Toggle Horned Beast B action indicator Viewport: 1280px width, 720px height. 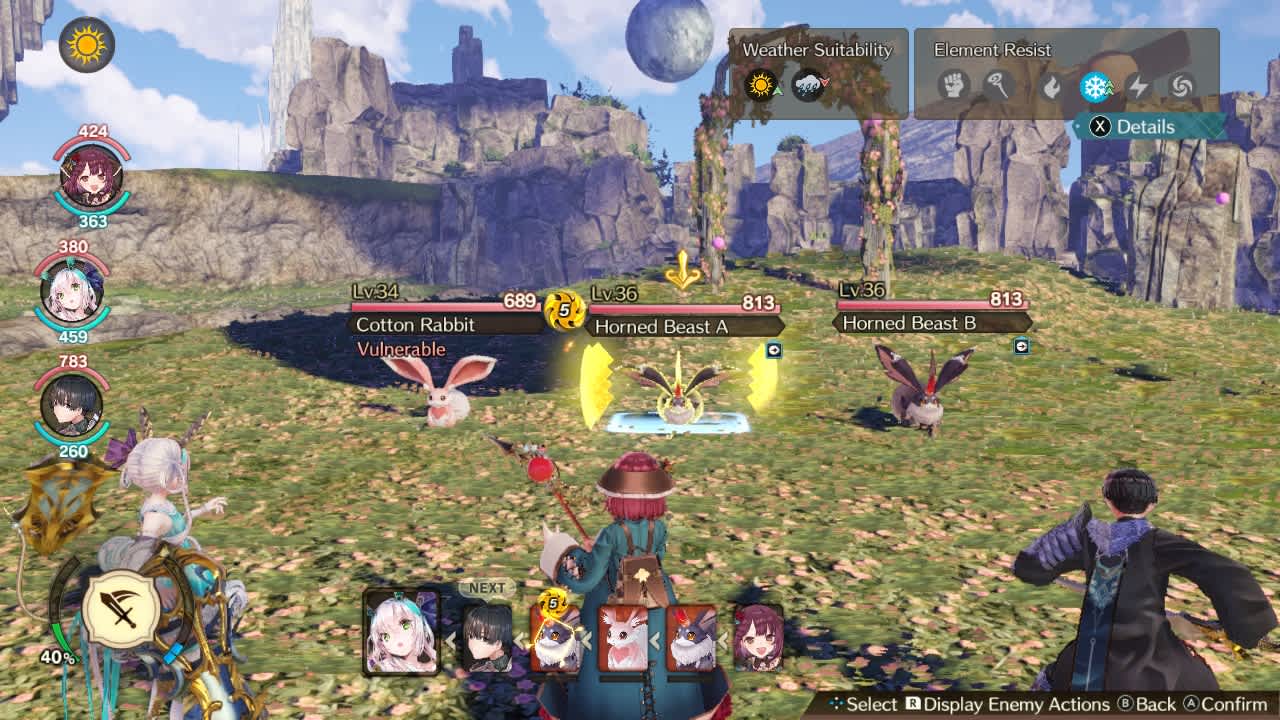pyautogui.click(x=1022, y=347)
